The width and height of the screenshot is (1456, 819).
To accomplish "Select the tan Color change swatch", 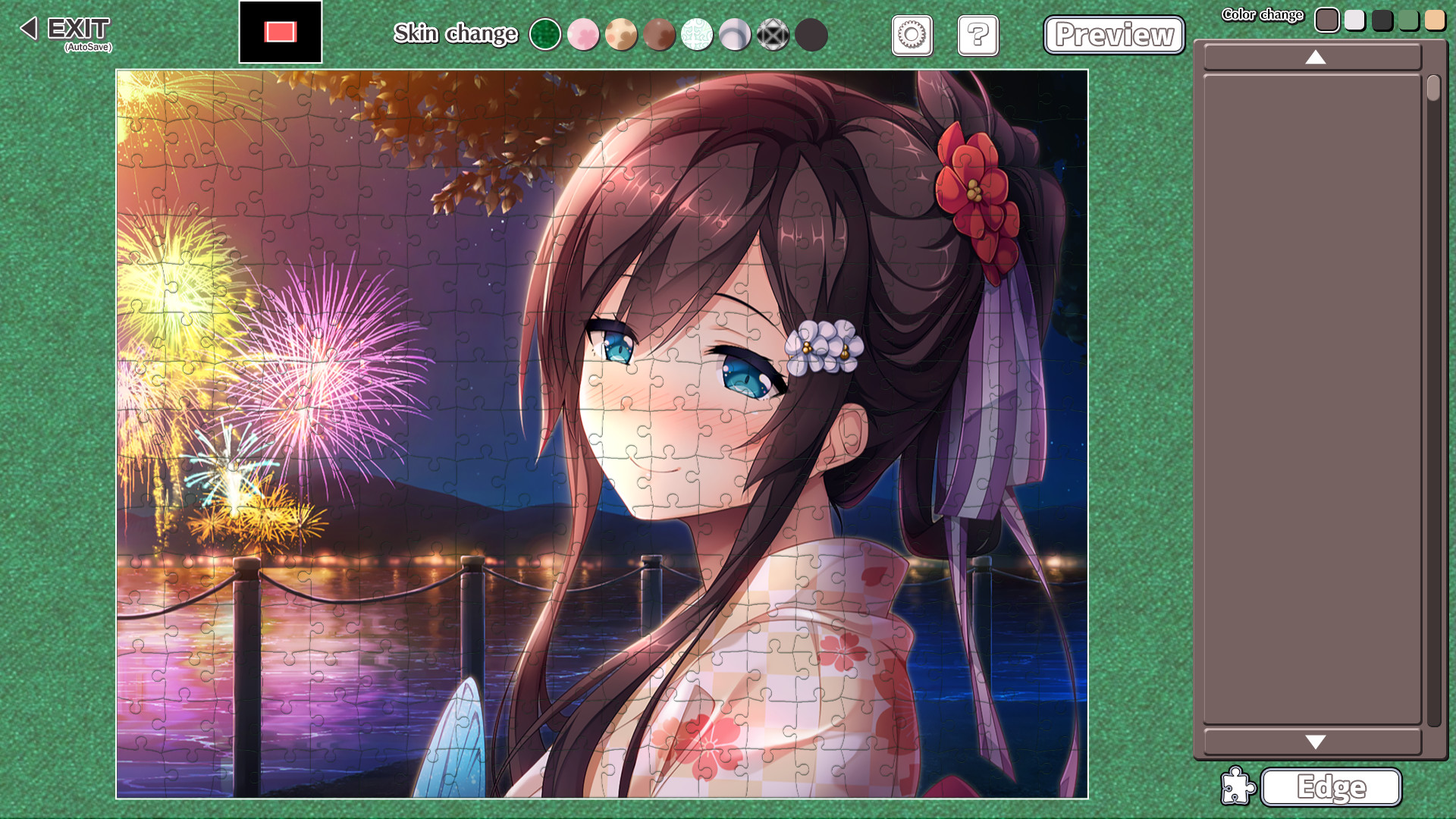I will point(1435,20).
